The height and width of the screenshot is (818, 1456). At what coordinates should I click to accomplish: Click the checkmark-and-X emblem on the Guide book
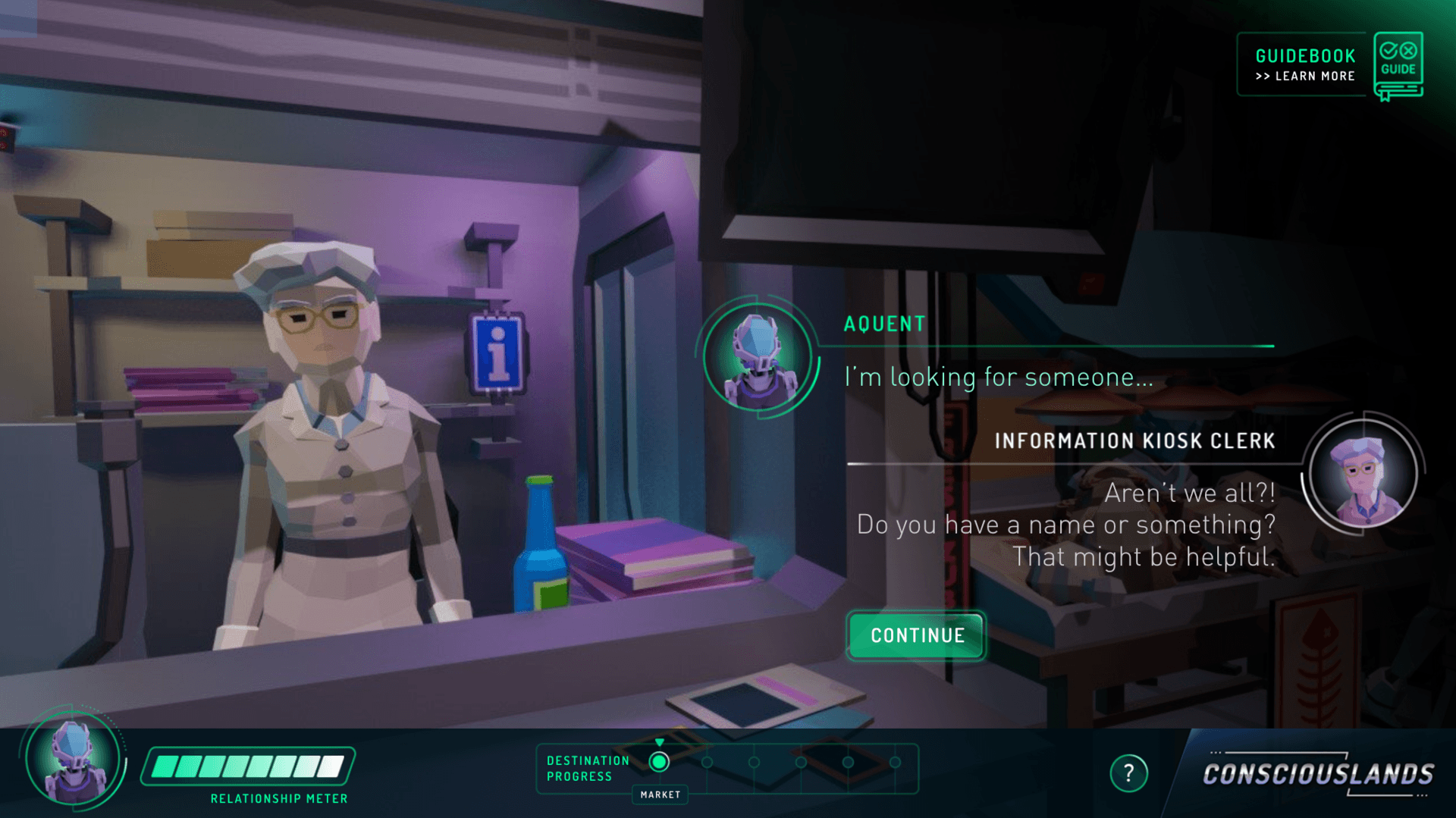(1398, 52)
